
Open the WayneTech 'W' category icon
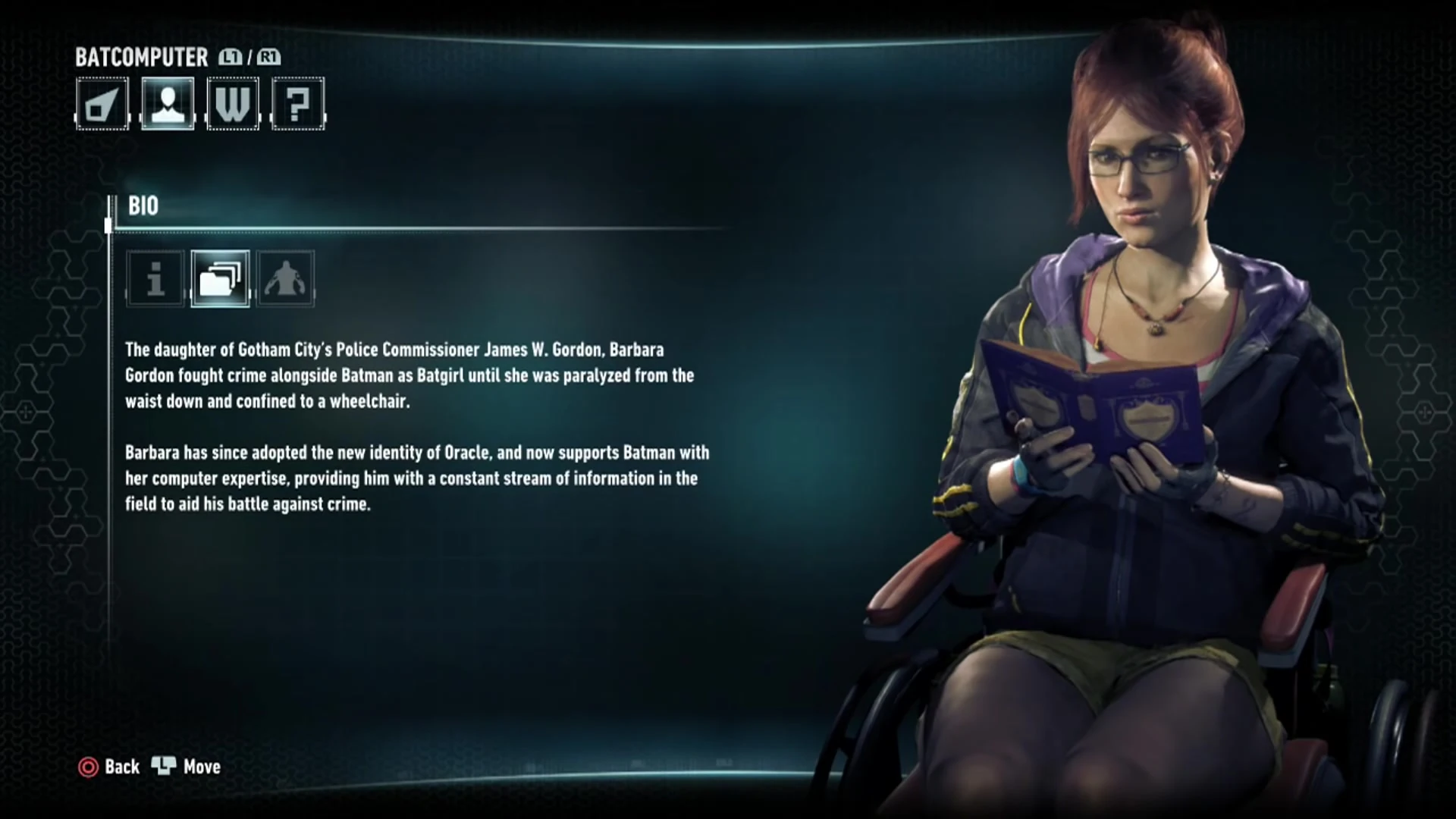(x=232, y=104)
